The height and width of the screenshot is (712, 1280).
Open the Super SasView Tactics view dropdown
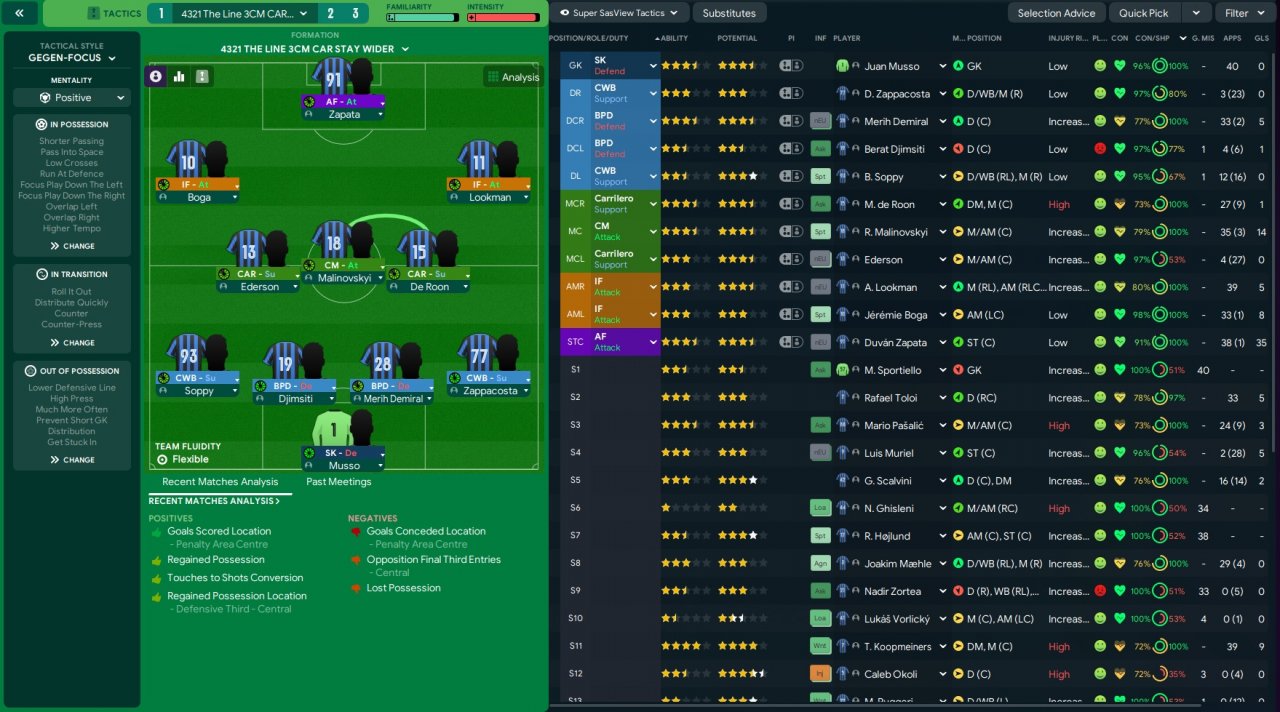pos(620,13)
